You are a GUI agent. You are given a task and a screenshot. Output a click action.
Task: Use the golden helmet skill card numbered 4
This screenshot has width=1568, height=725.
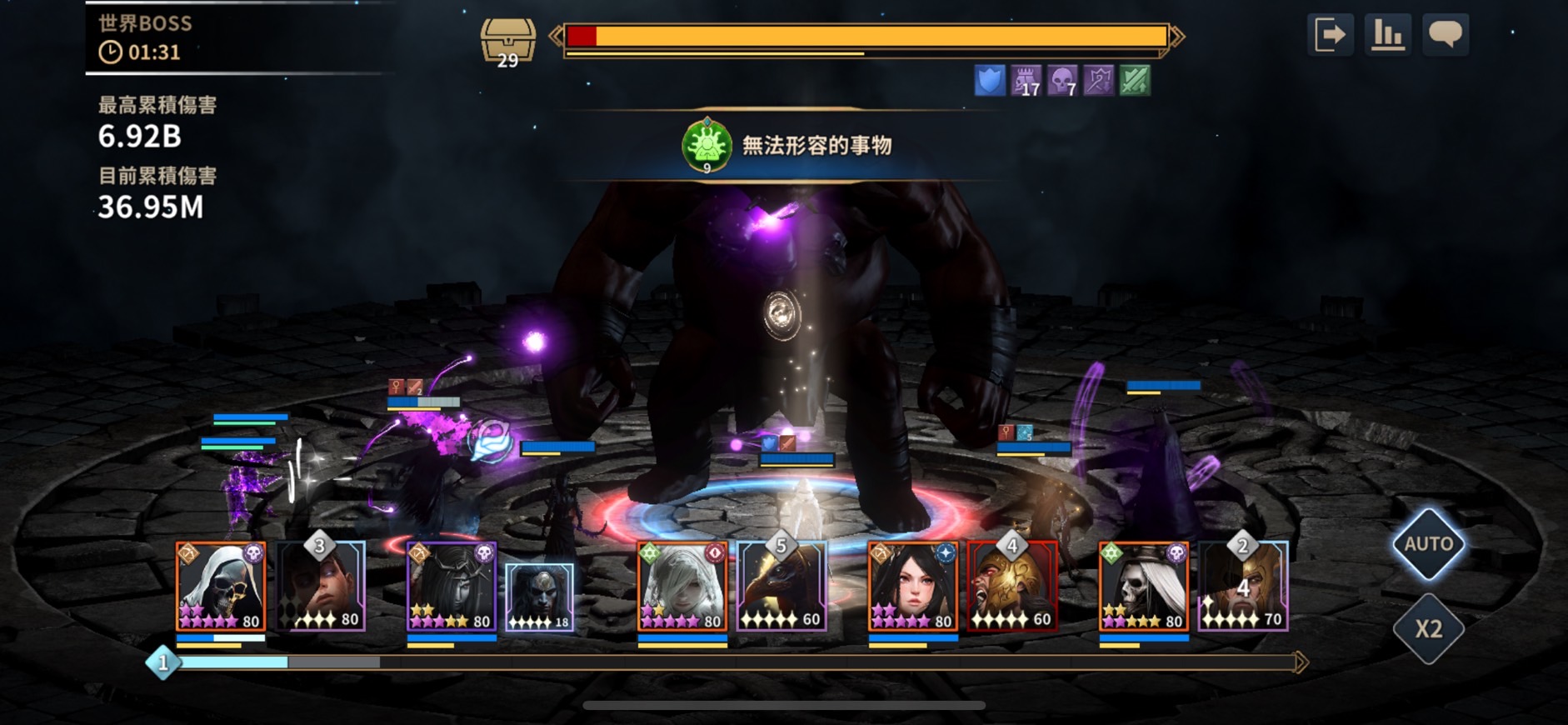pos(1012,587)
